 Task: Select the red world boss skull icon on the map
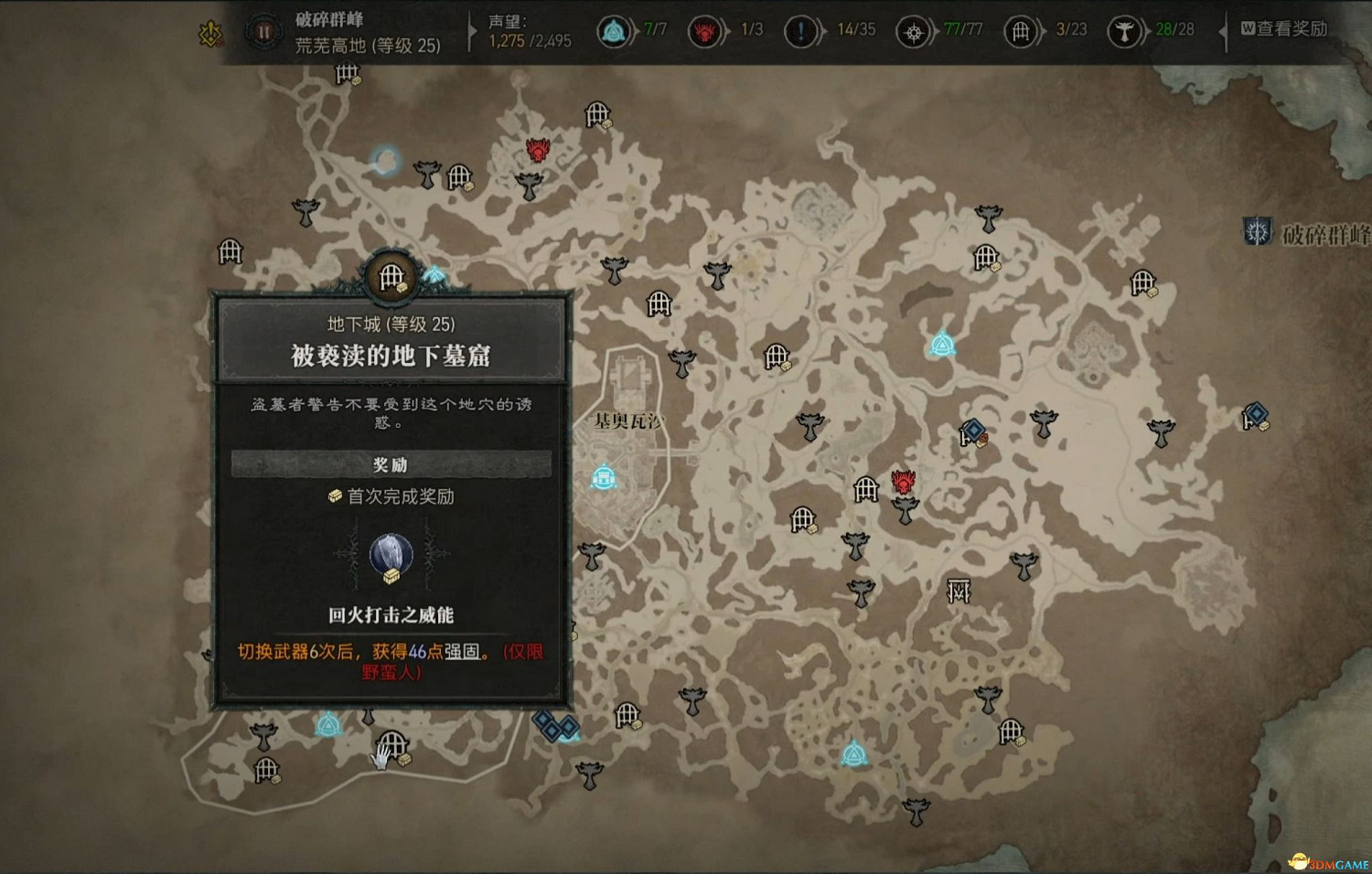903,484
